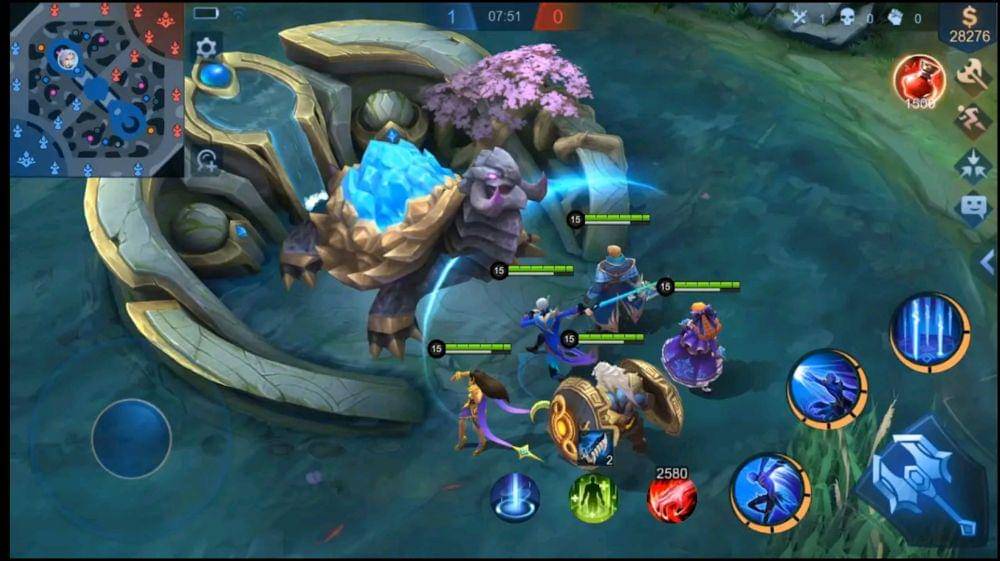Viewport: 1000px width, 561px height.
Task: Use the green Regen ability
Action: coord(594,497)
